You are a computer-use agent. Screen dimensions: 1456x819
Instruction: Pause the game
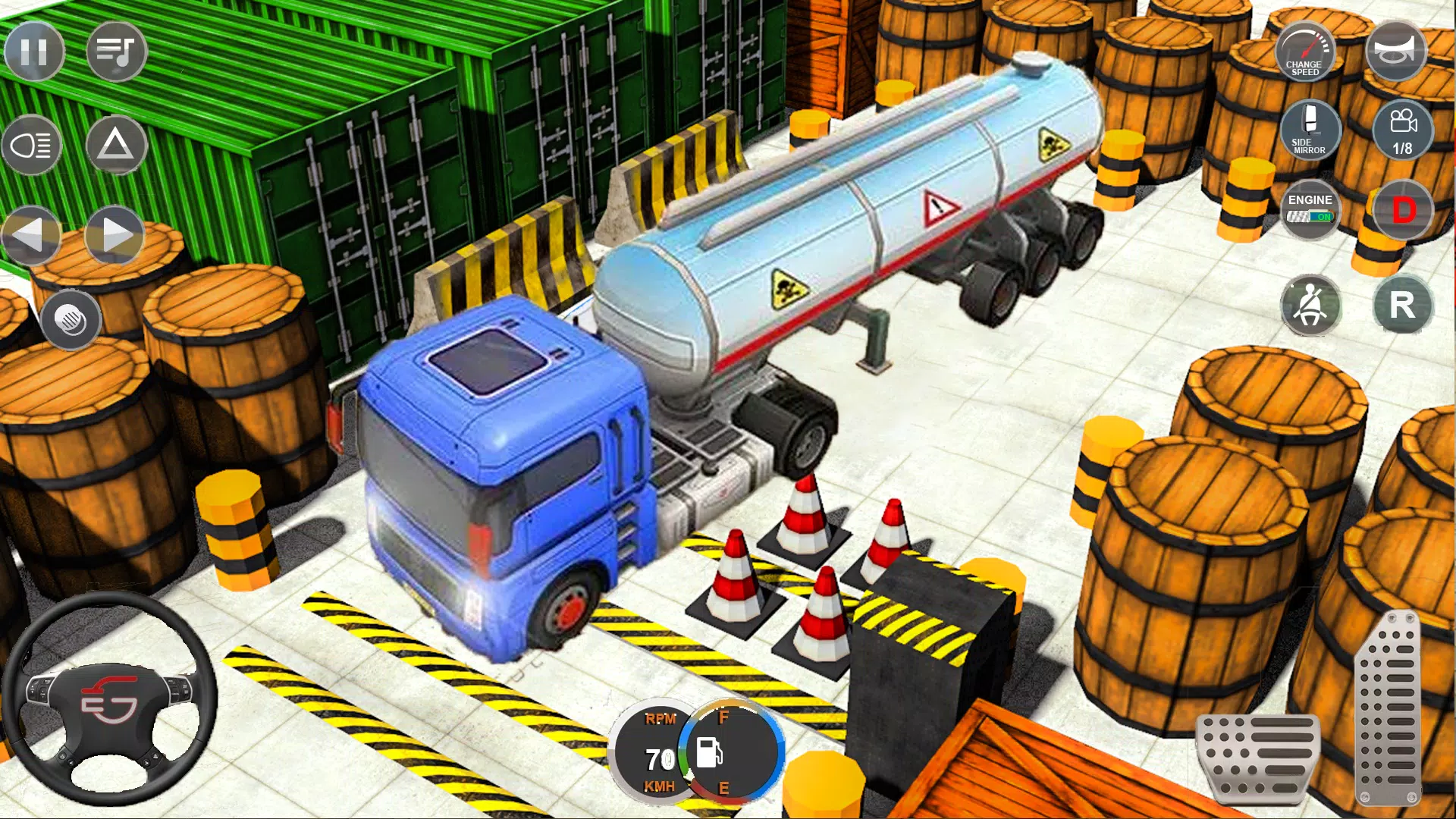click(34, 52)
